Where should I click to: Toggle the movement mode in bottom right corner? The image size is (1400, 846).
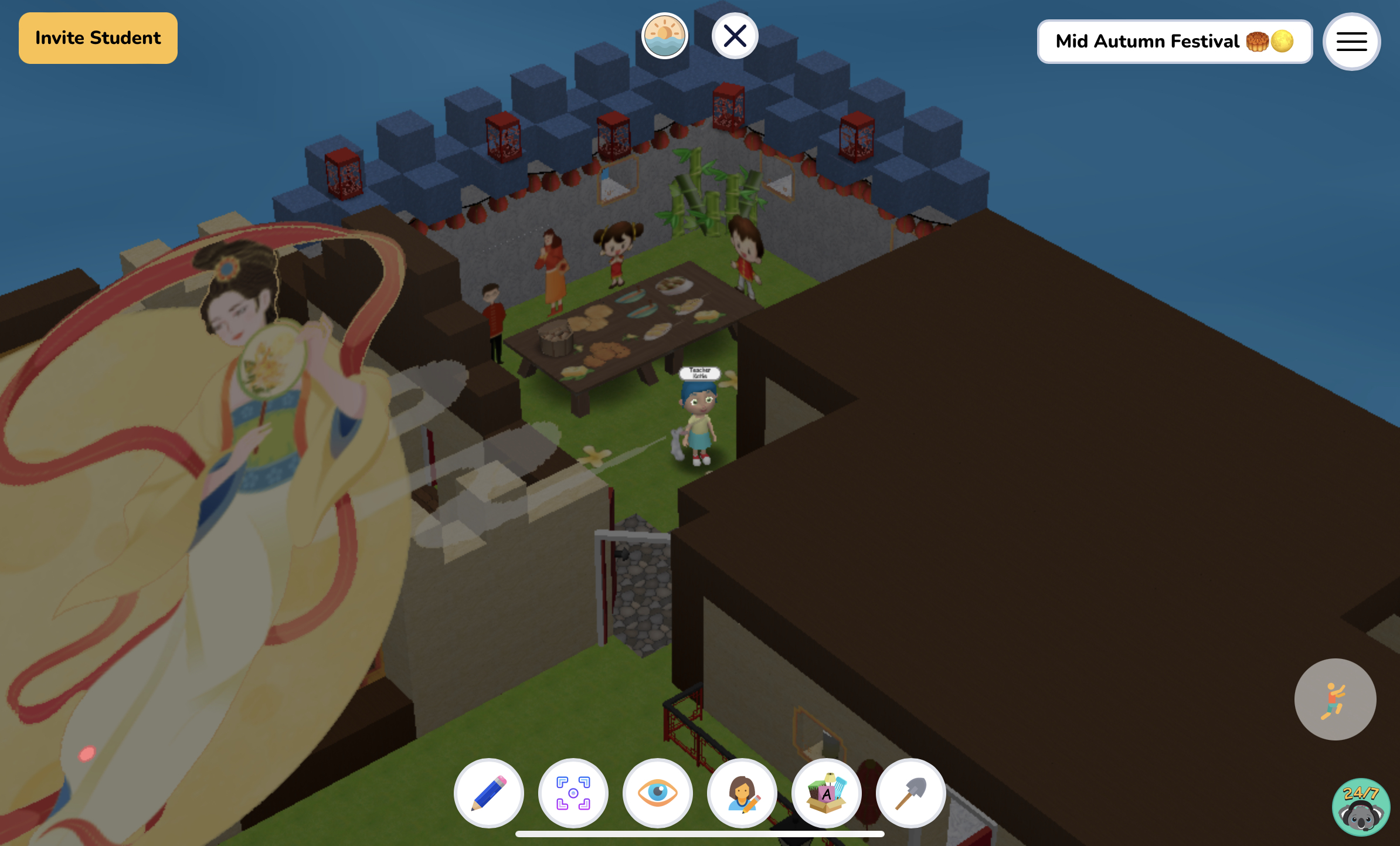pos(1336,699)
